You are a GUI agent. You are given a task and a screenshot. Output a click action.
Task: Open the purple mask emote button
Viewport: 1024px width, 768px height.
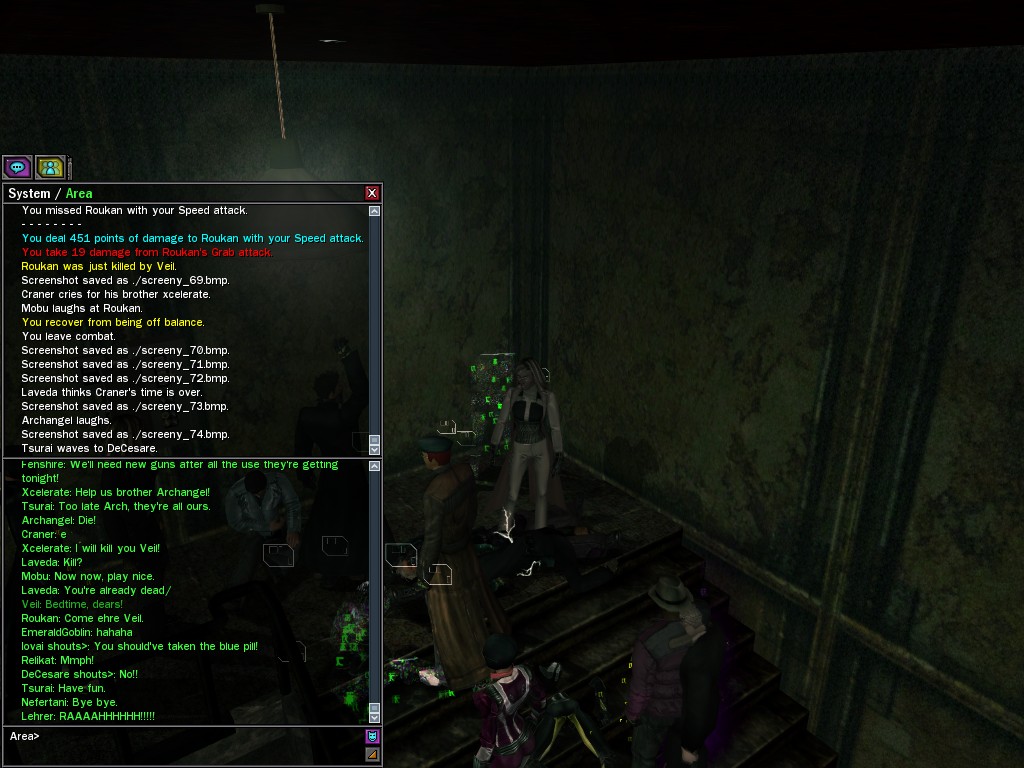(373, 737)
